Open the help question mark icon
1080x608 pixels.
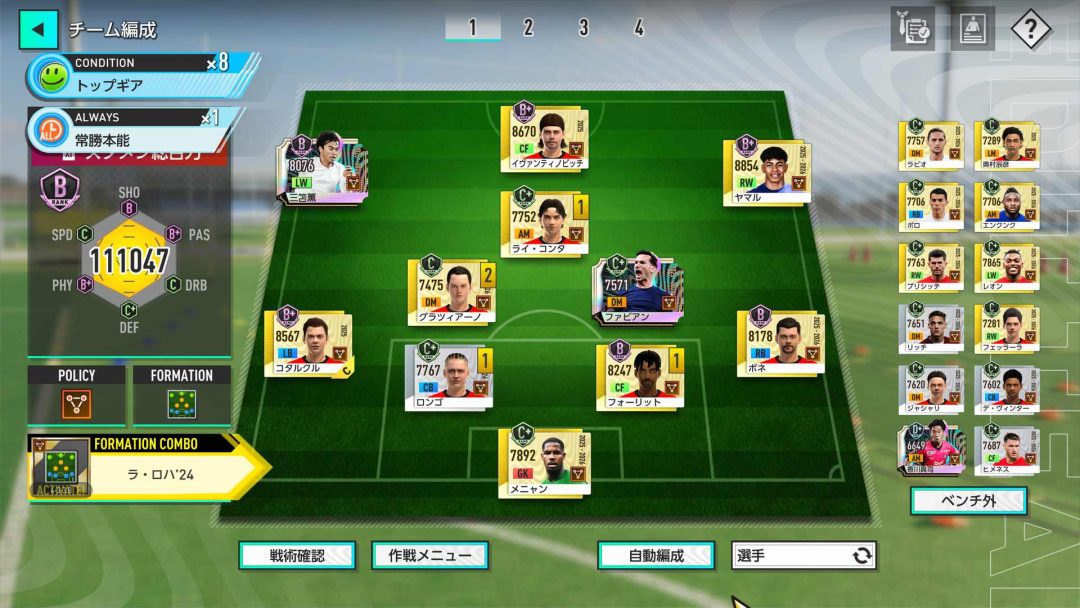click(x=1030, y=29)
